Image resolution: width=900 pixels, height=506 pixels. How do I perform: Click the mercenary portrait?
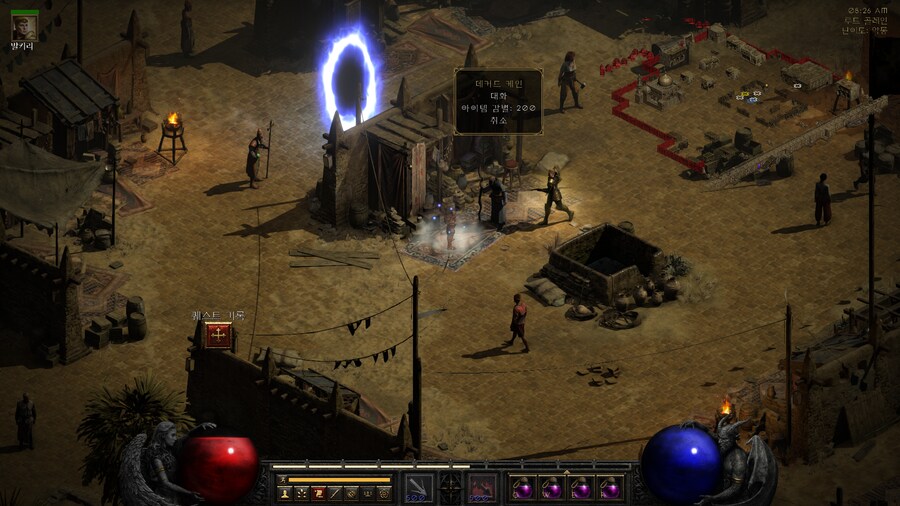click(24, 27)
